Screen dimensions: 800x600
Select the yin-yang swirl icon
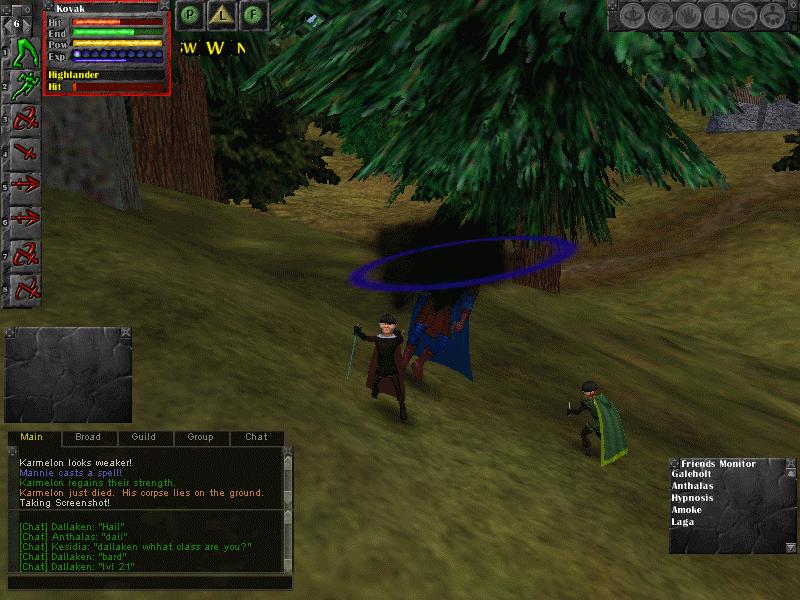[744, 16]
